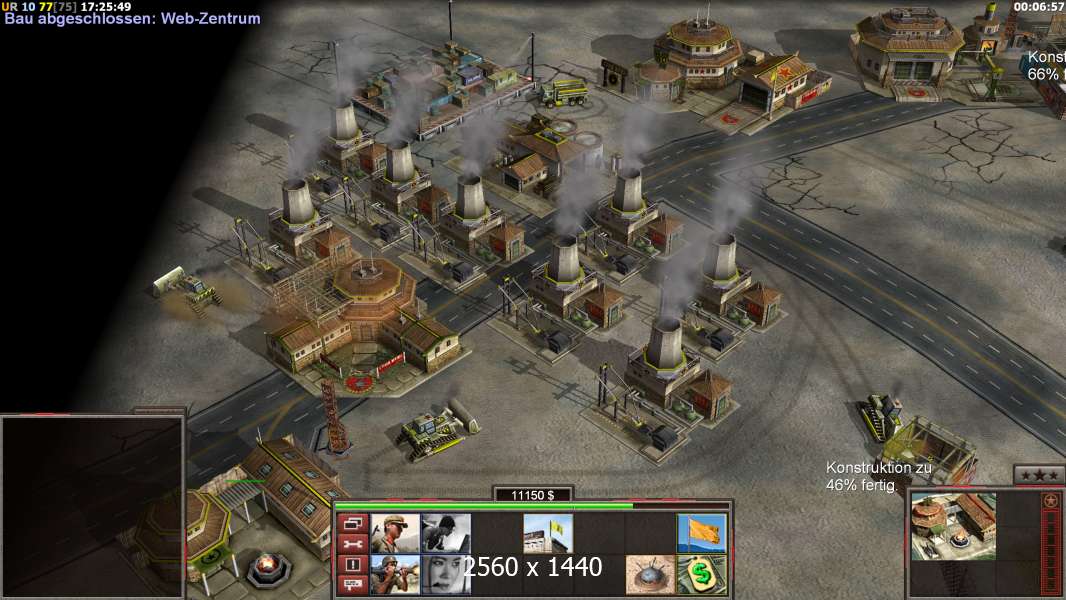
Task: Select the hacker unit portrait
Action: [446, 533]
